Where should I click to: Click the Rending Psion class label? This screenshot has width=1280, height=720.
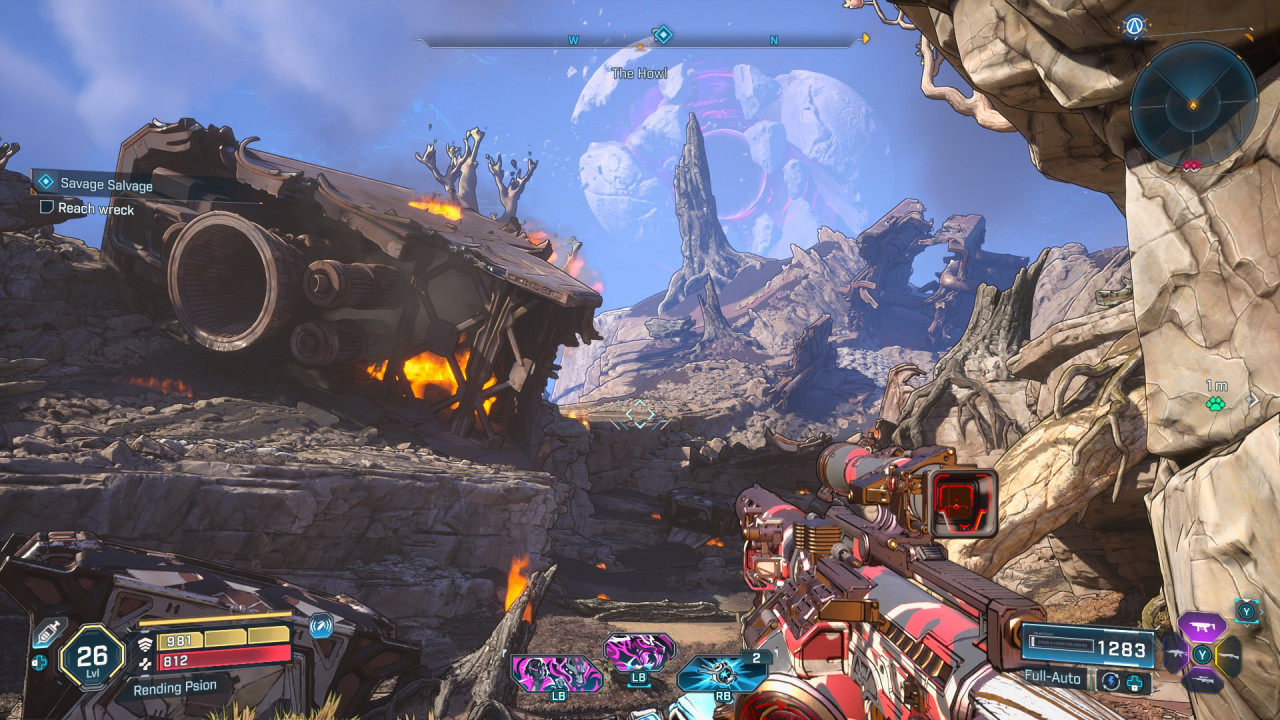click(174, 688)
